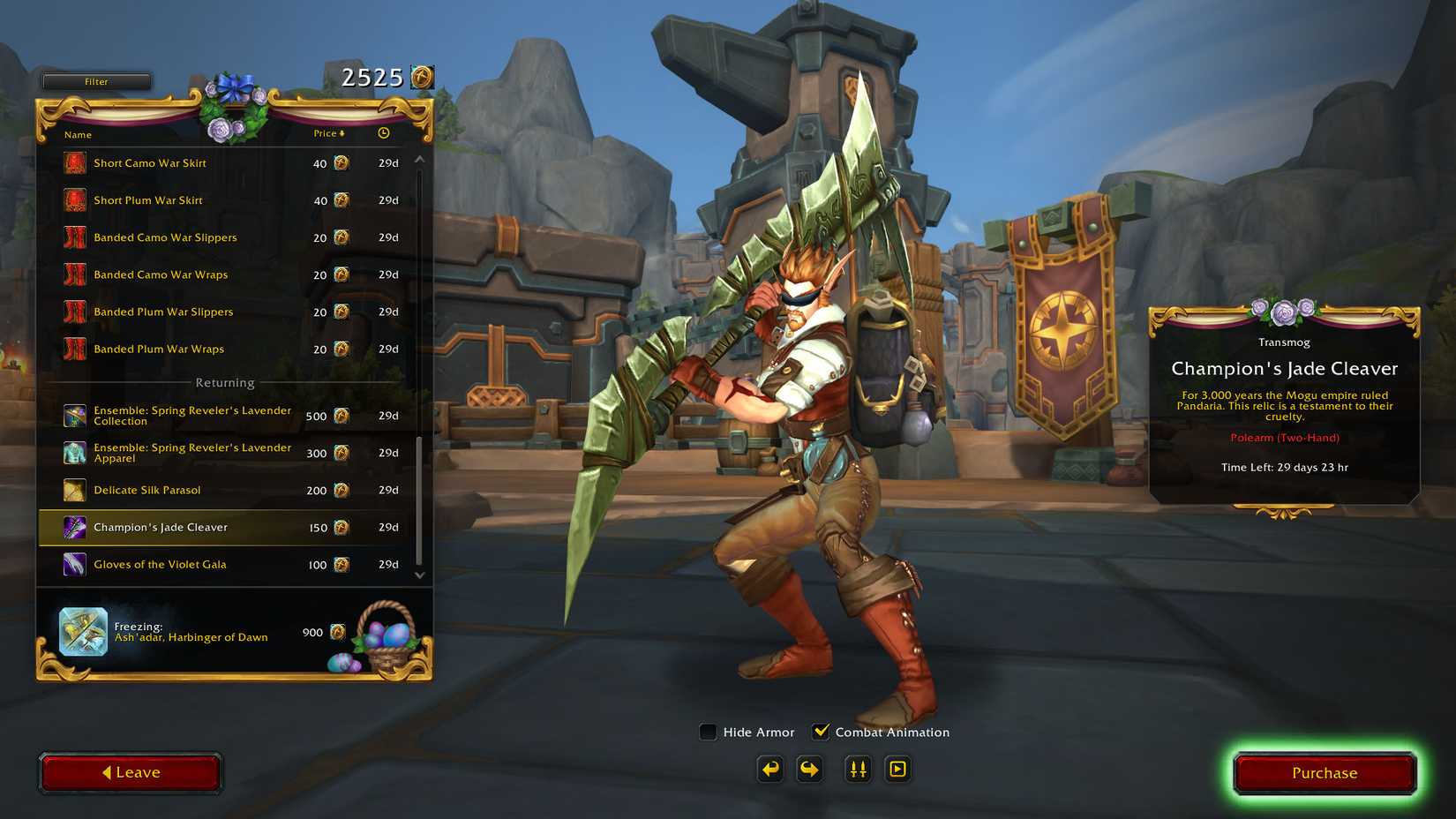Enable the Hide Armor checkbox
This screenshot has height=819, width=1456.
point(708,732)
